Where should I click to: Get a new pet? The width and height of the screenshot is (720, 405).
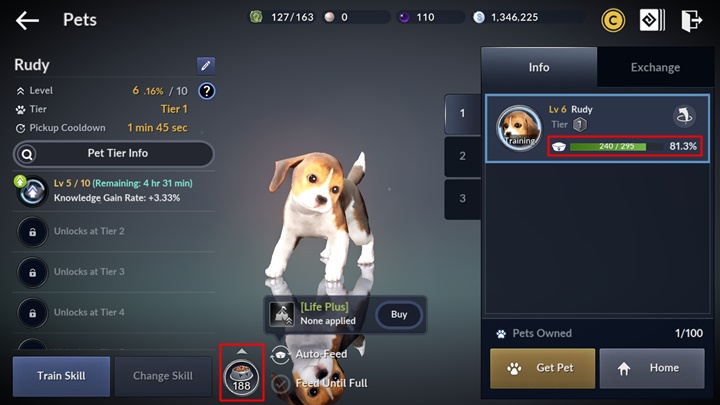[x=543, y=368]
